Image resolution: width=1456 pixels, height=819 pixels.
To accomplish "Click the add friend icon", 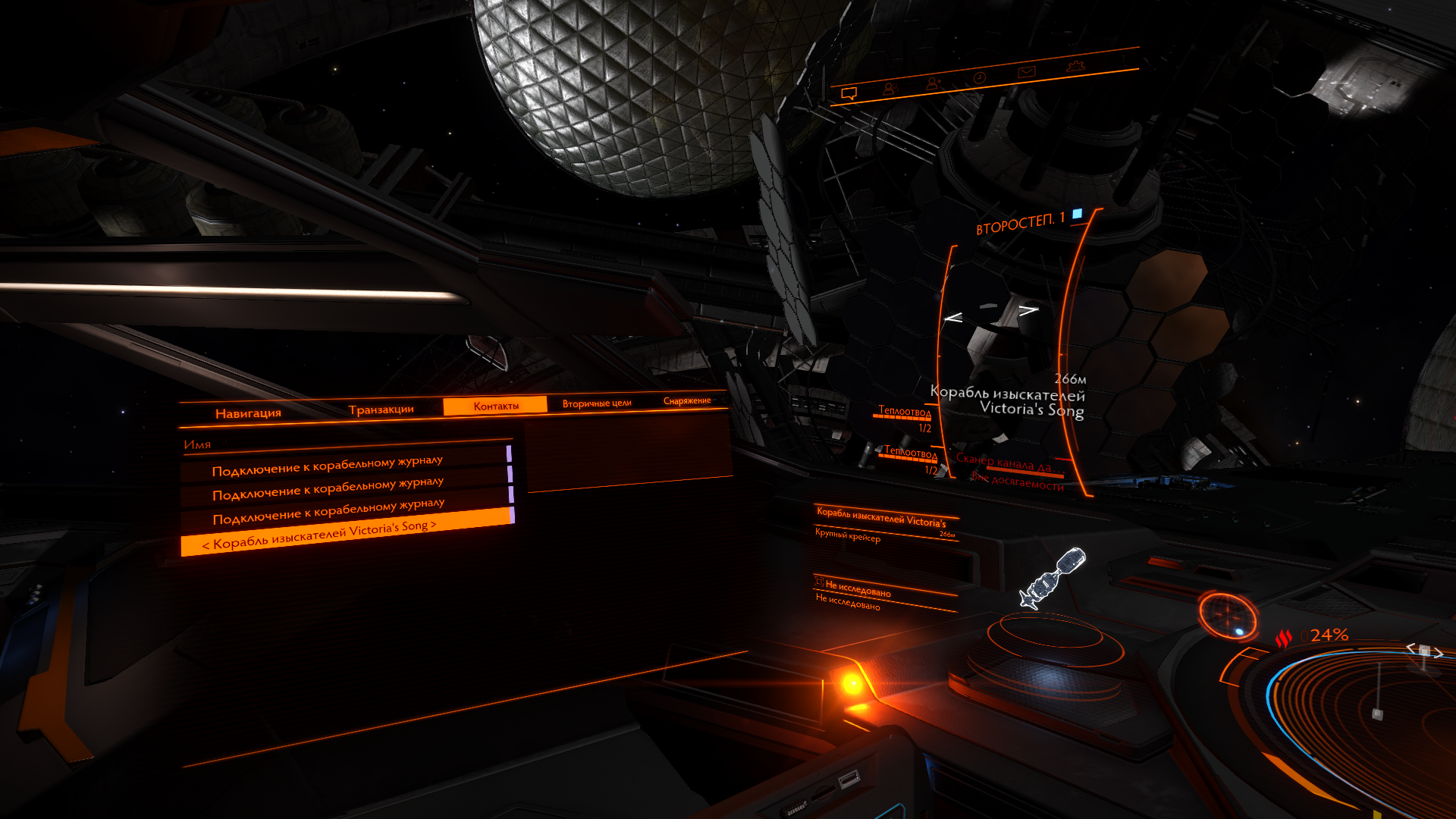I will click(x=934, y=83).
